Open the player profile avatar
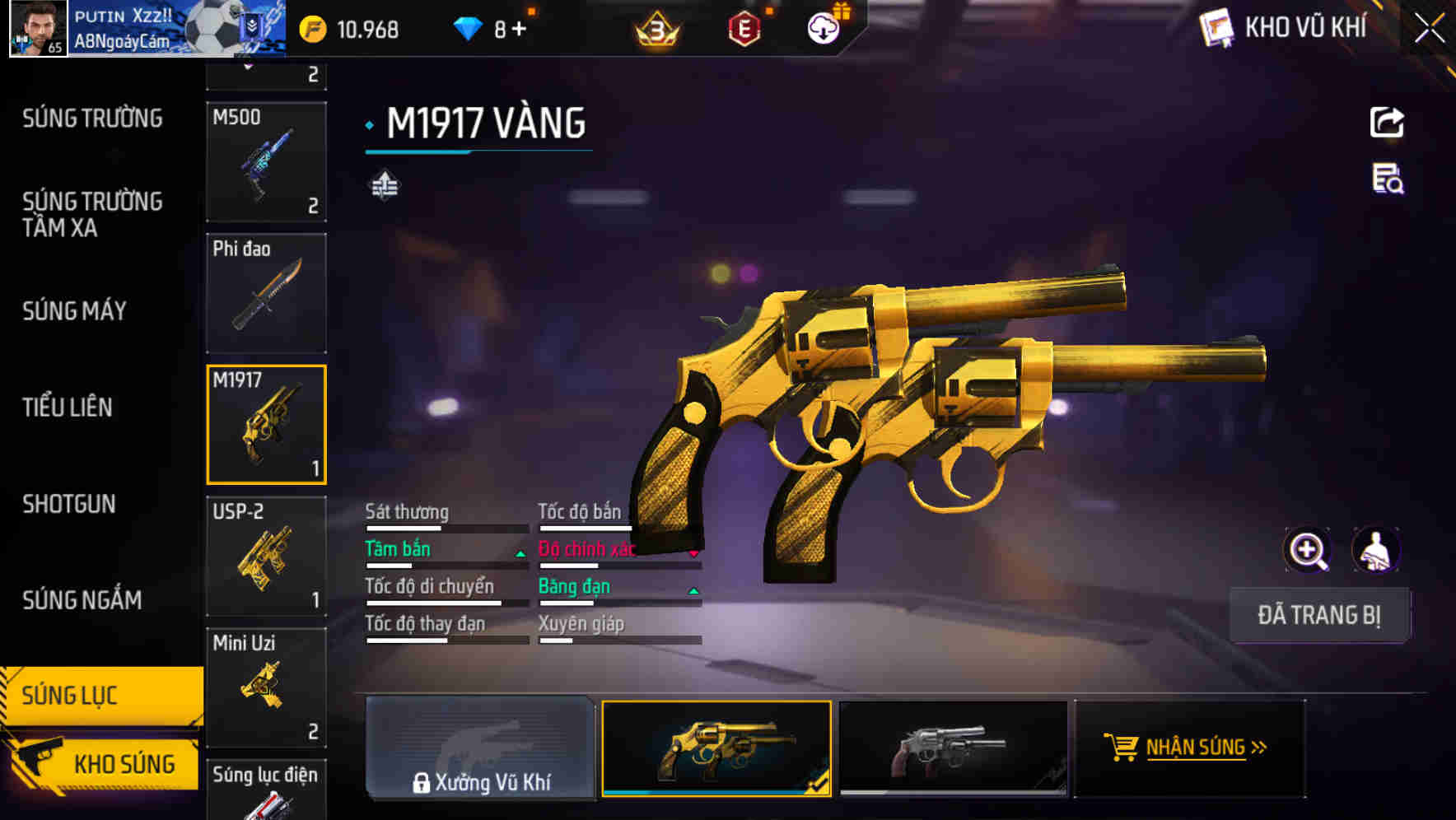The height and width of the screenshot is (820, 1456). pyautogui.click(x=36, y=27)
